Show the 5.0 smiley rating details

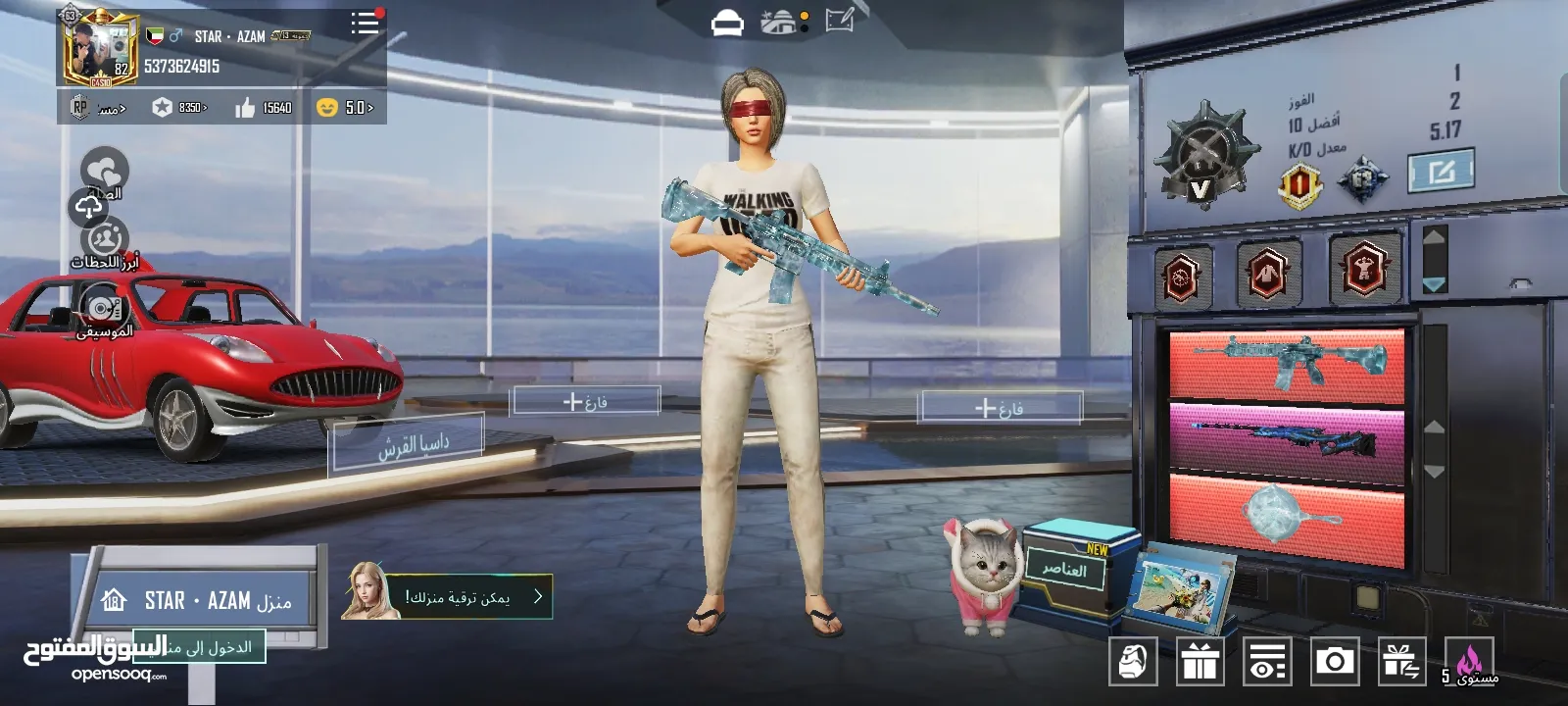[x=345, y=108]
